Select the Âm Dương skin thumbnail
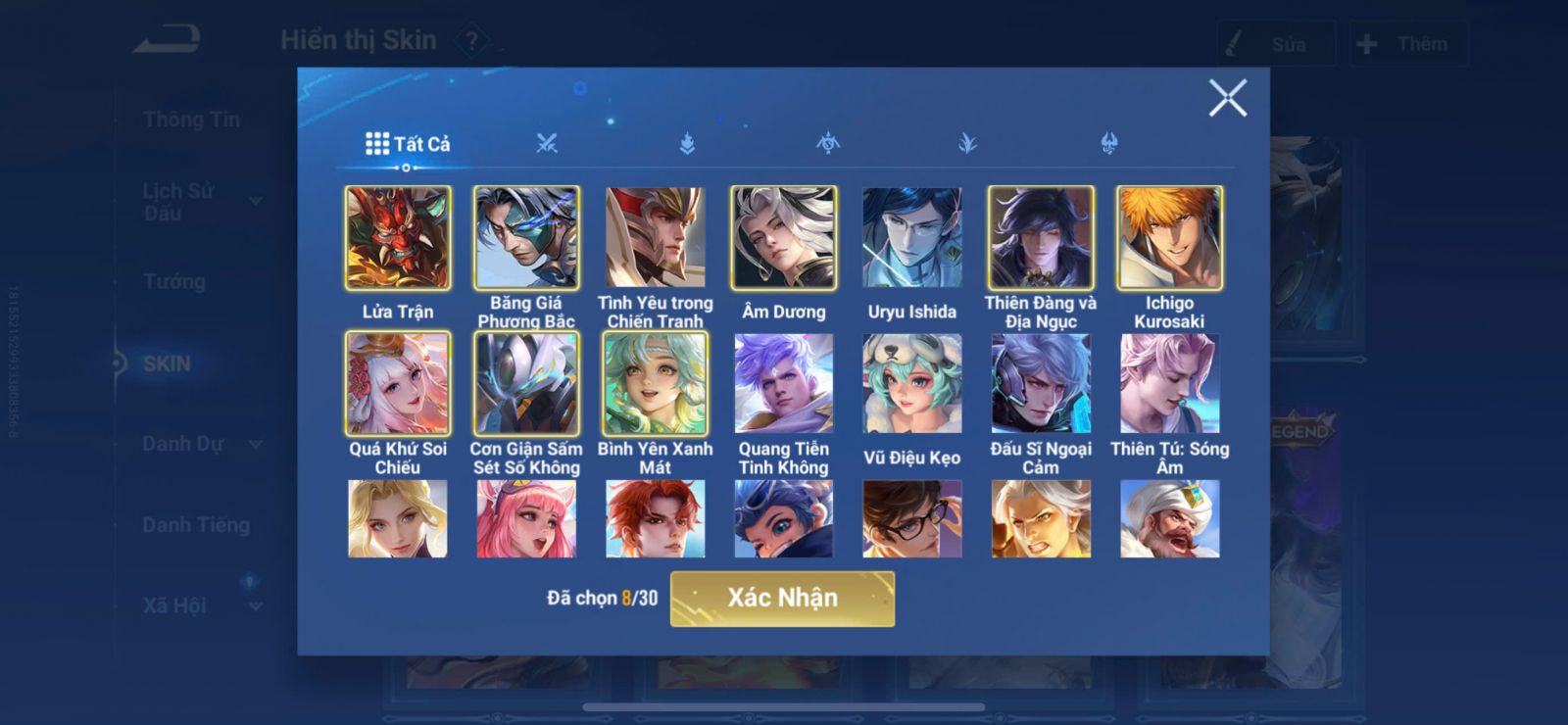This screenshot has width=1568, height=725. click(783, 238)
